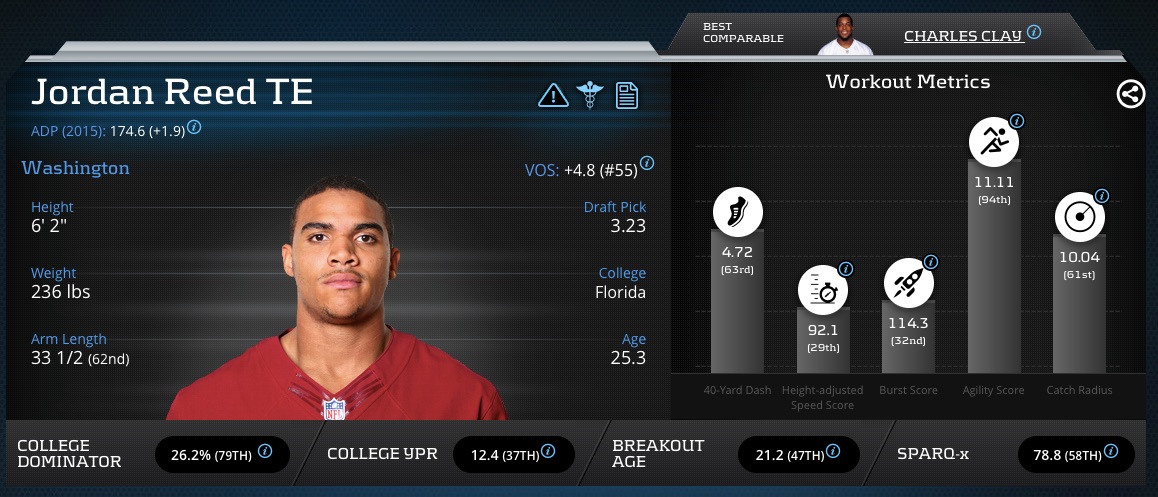Open info icon beside SPARQ-x value

[x=1111, y=452]
